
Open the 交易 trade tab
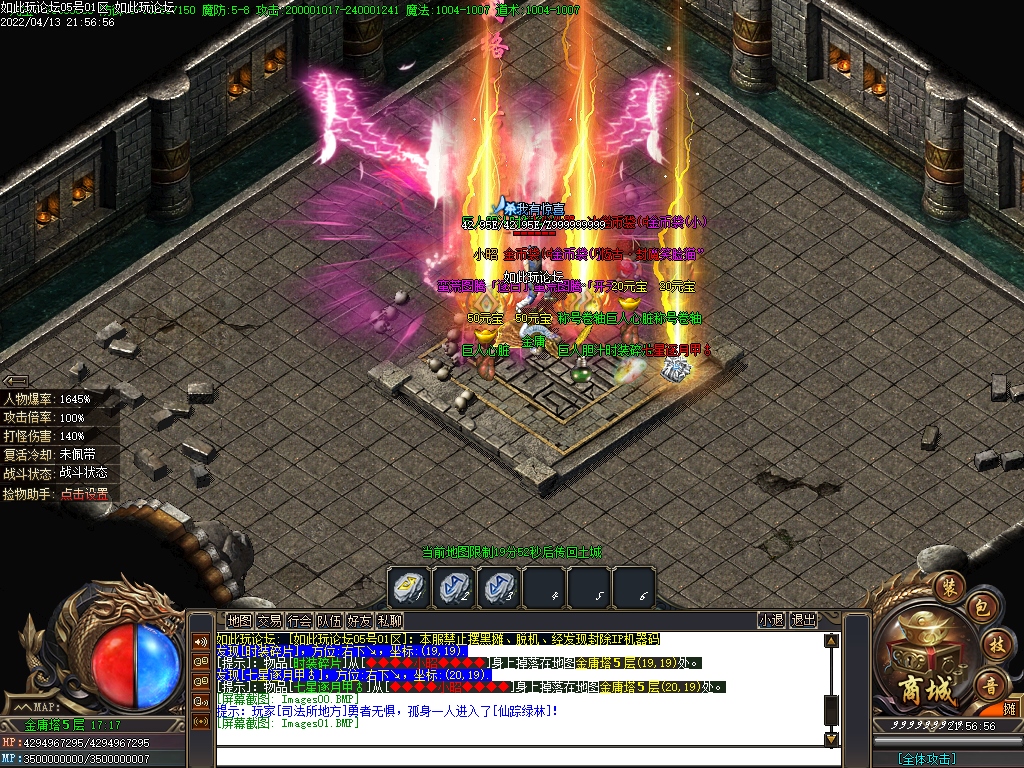pos(269,621)
